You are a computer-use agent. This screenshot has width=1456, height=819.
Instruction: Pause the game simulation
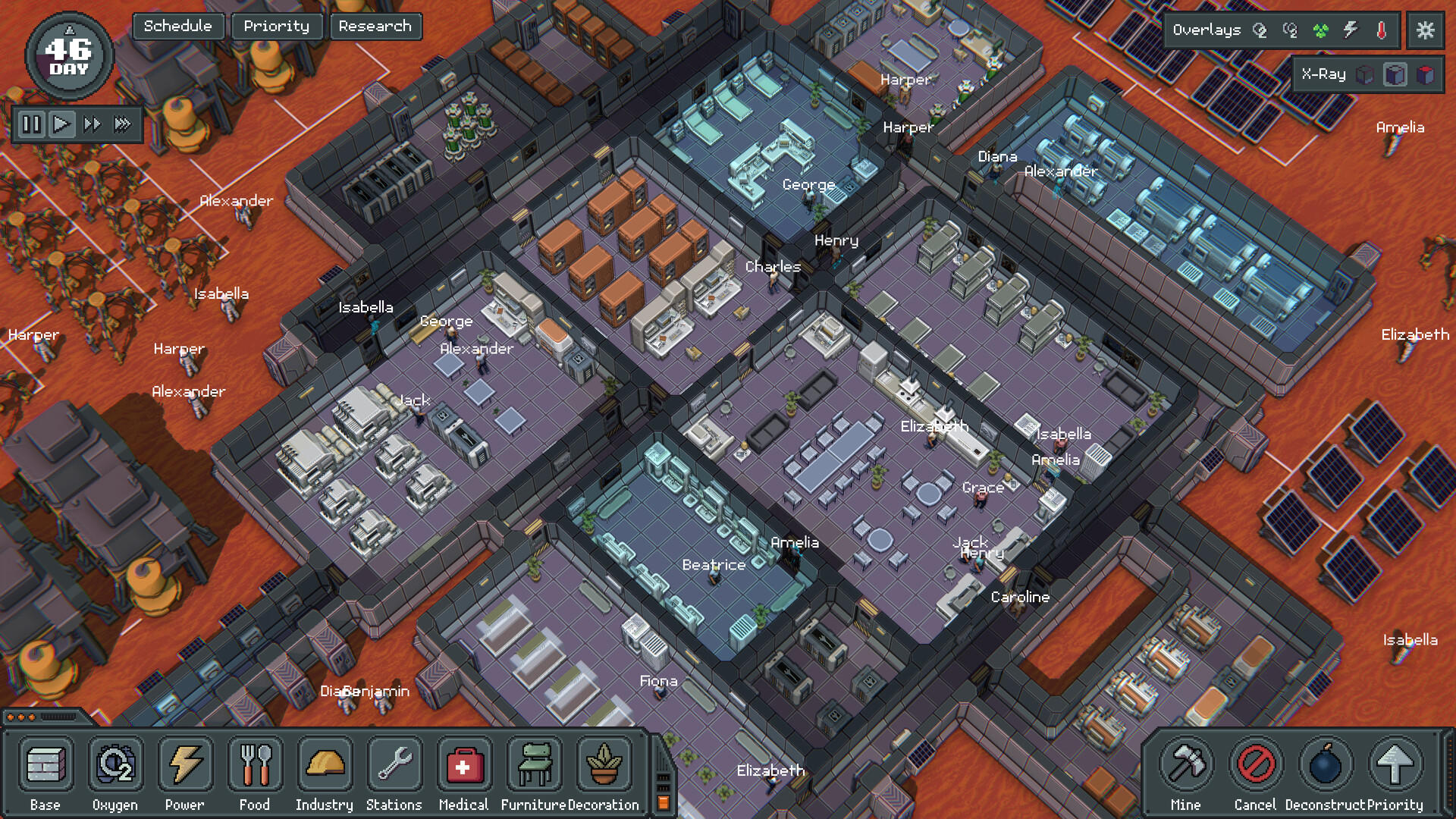point(31,124)
